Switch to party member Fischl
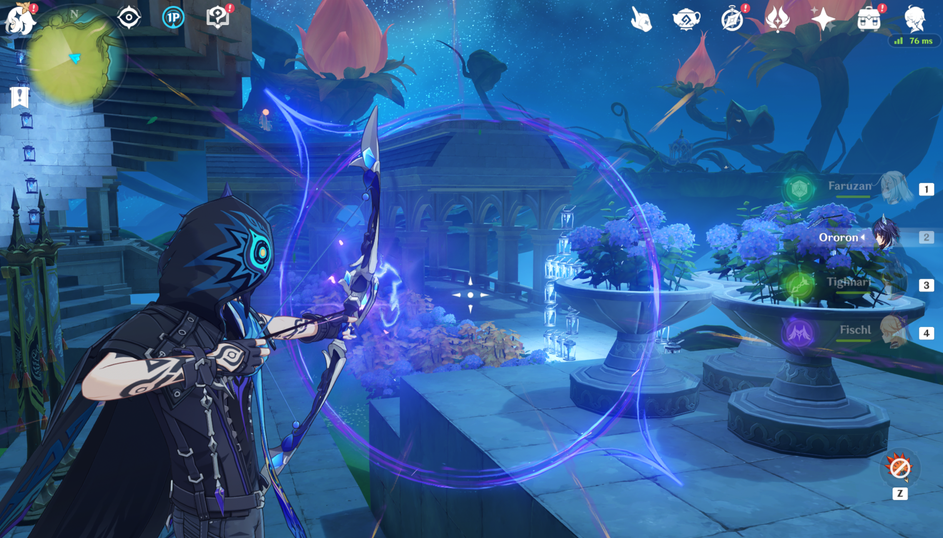This screenshot has width=943, height=538. point(893,332)
